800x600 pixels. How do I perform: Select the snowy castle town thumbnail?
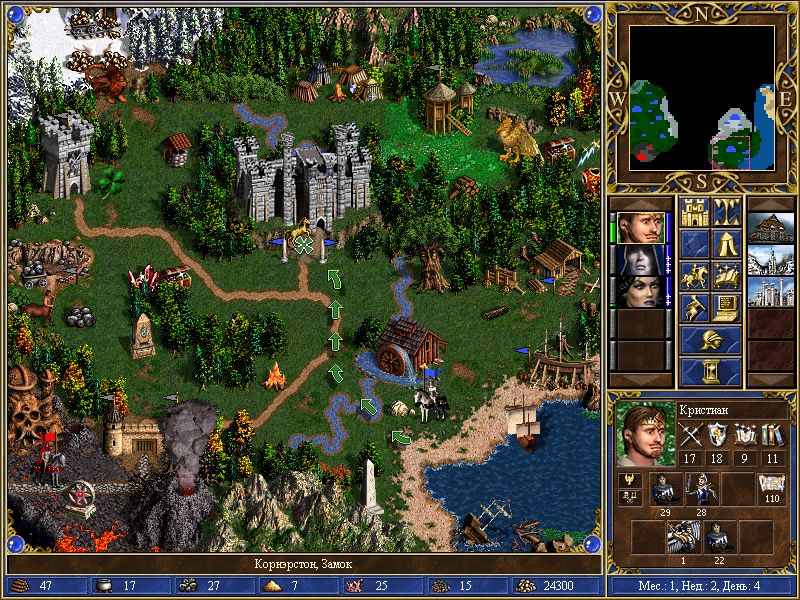(769, 260)
